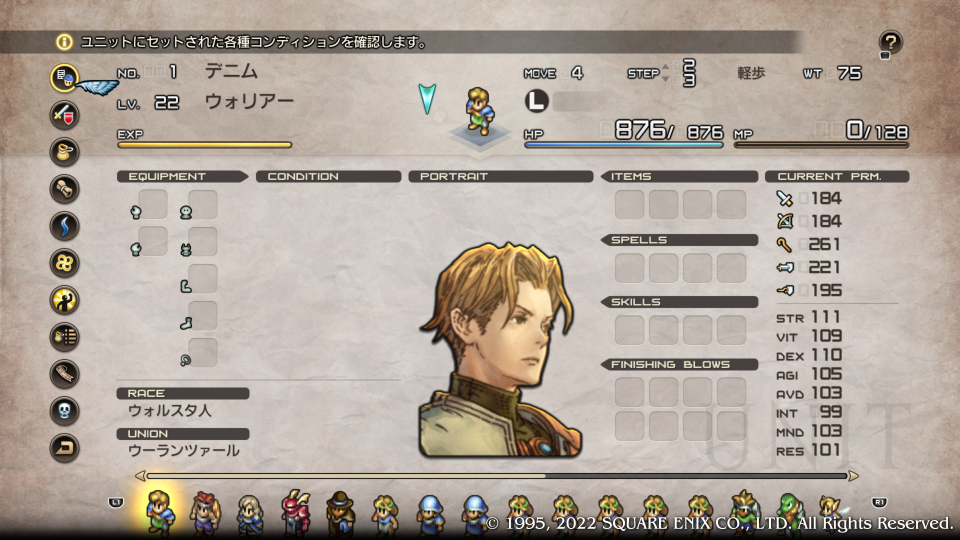Viewport: 960px width, 540px height.
Task: Select Denam's highlighted roster sprite
Action: (x=158, y=510)
